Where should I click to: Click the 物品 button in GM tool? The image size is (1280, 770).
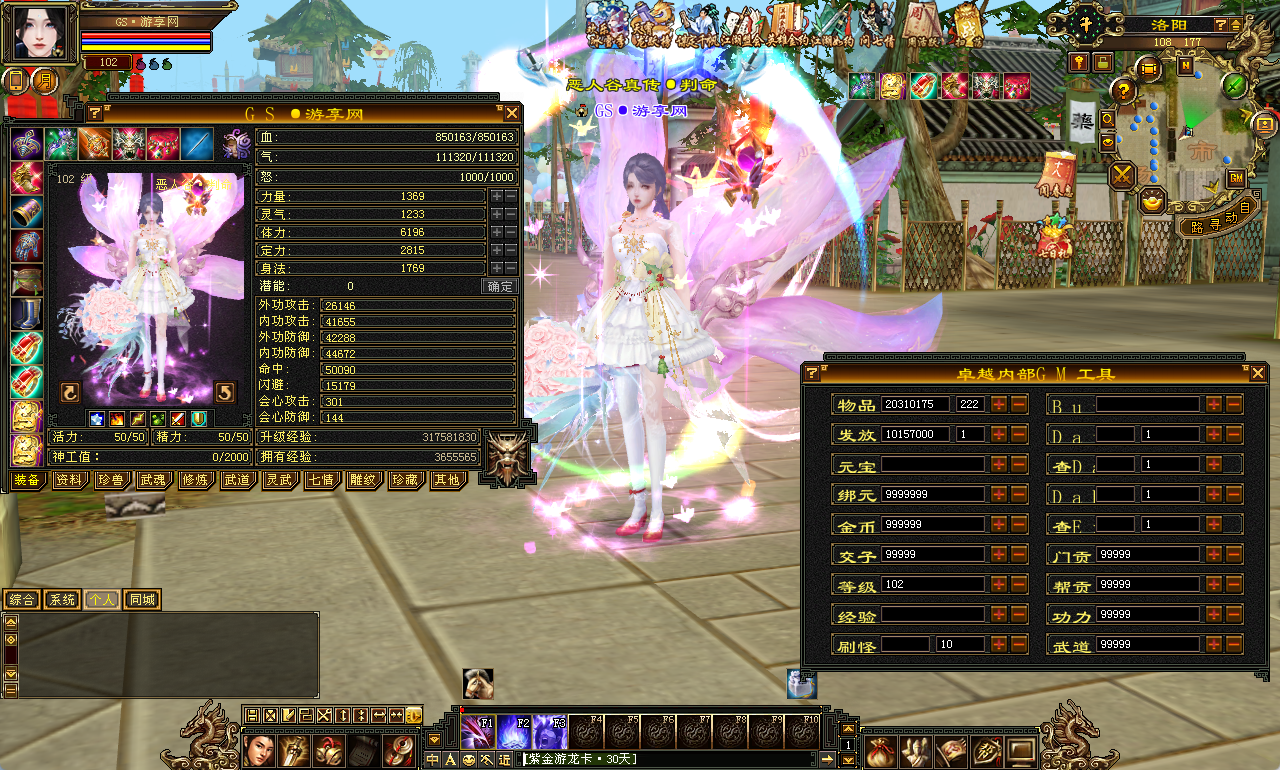[856, 405]
